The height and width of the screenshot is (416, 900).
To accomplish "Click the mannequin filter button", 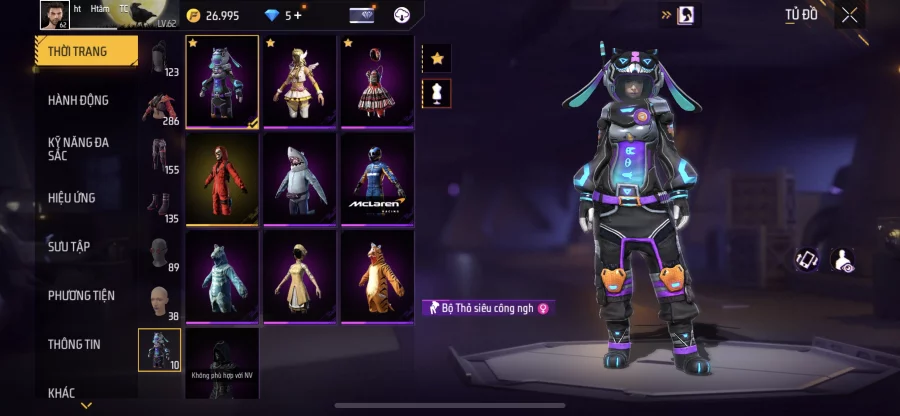I will (x=436, y=94).
